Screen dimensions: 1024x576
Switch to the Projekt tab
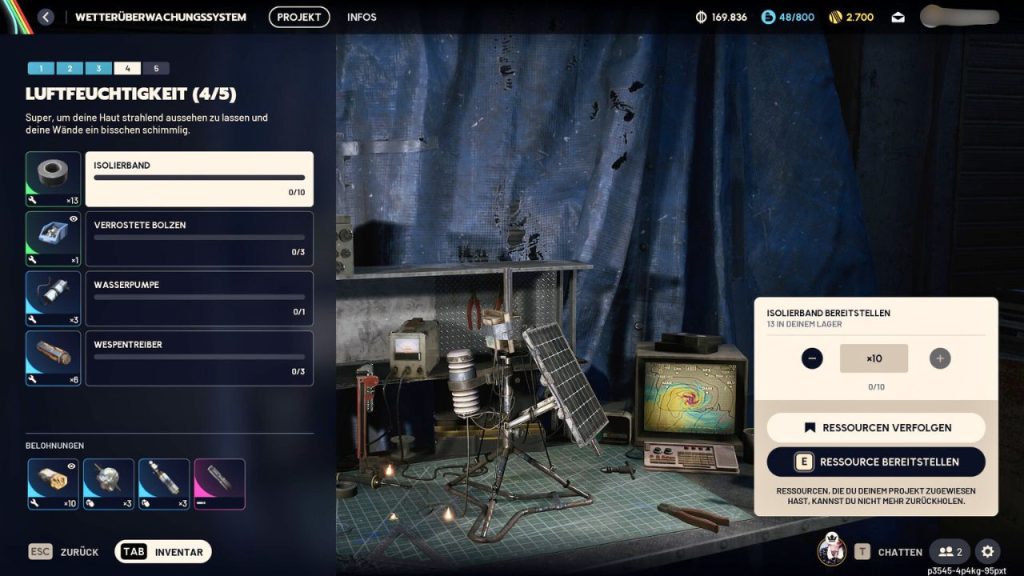[299, 17]
